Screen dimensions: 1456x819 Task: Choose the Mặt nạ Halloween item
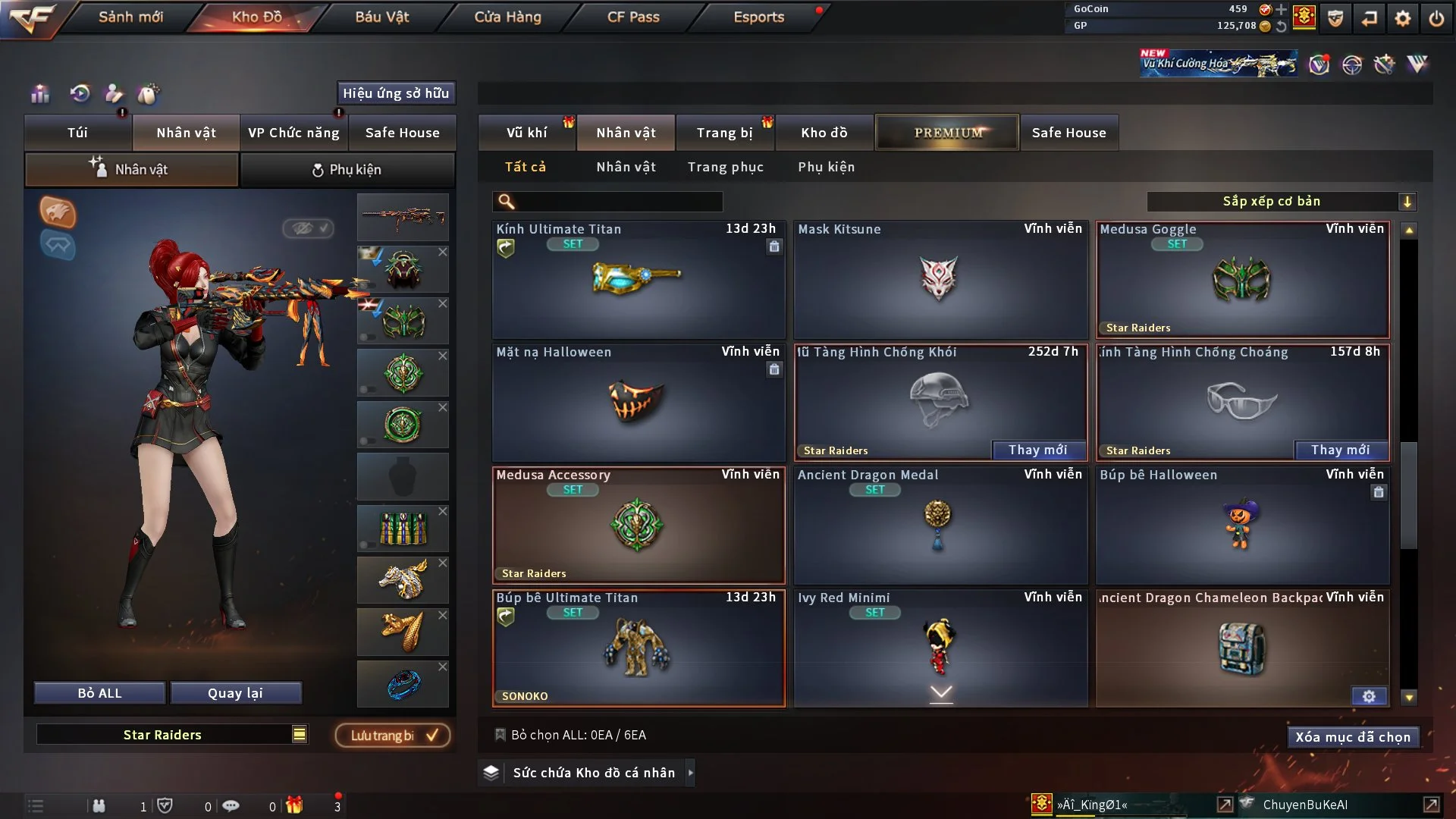click(x=638, y=403)
